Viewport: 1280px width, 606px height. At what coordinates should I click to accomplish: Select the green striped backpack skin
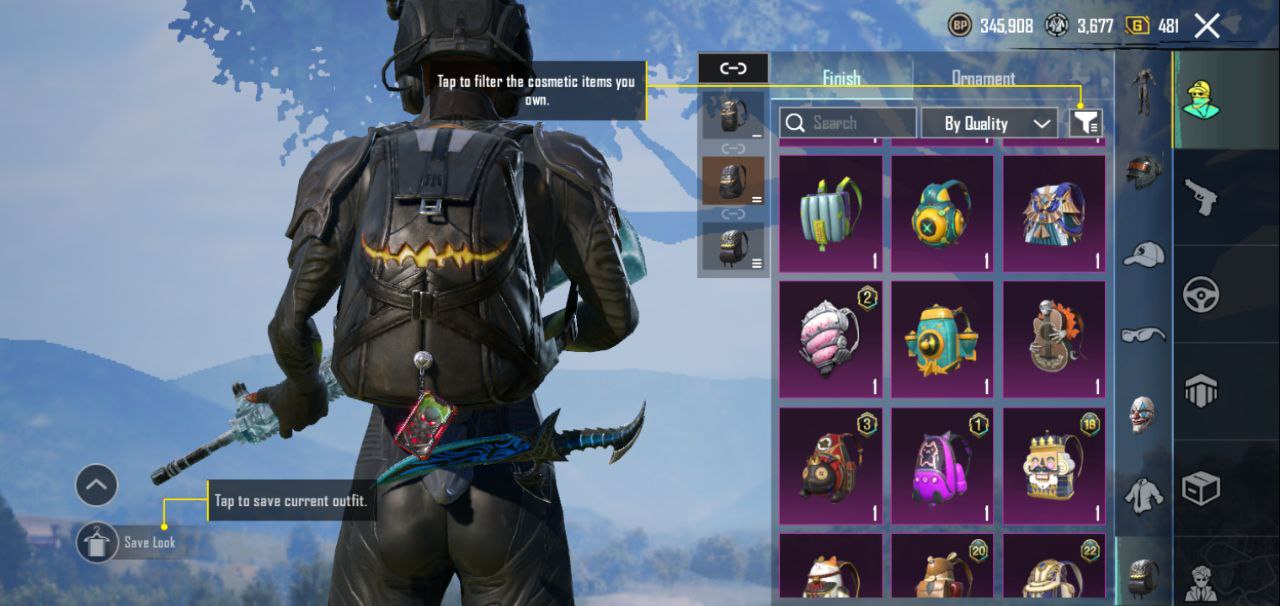(830, 213)
